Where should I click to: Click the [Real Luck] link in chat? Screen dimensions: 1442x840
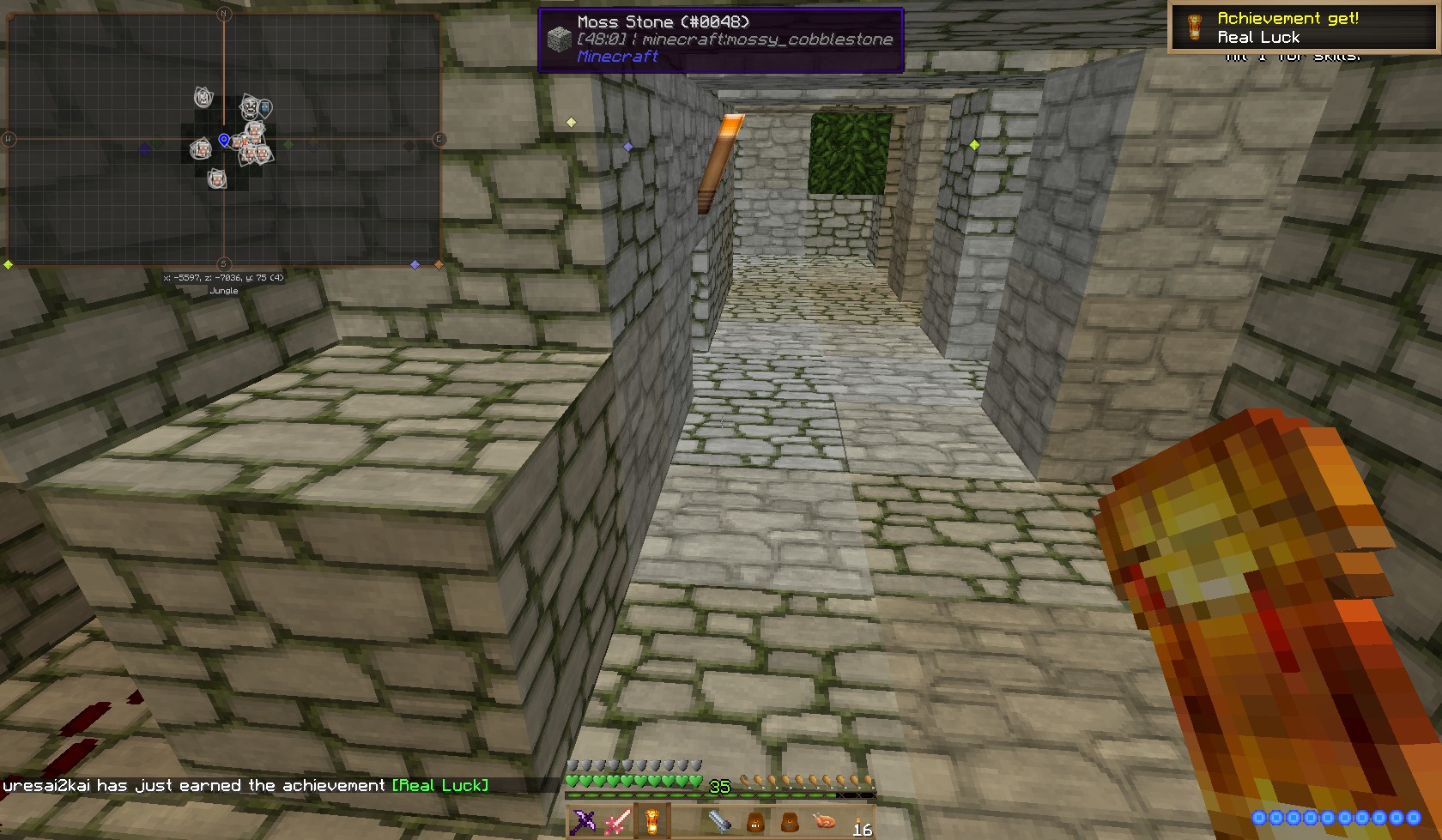pos(440,785)
